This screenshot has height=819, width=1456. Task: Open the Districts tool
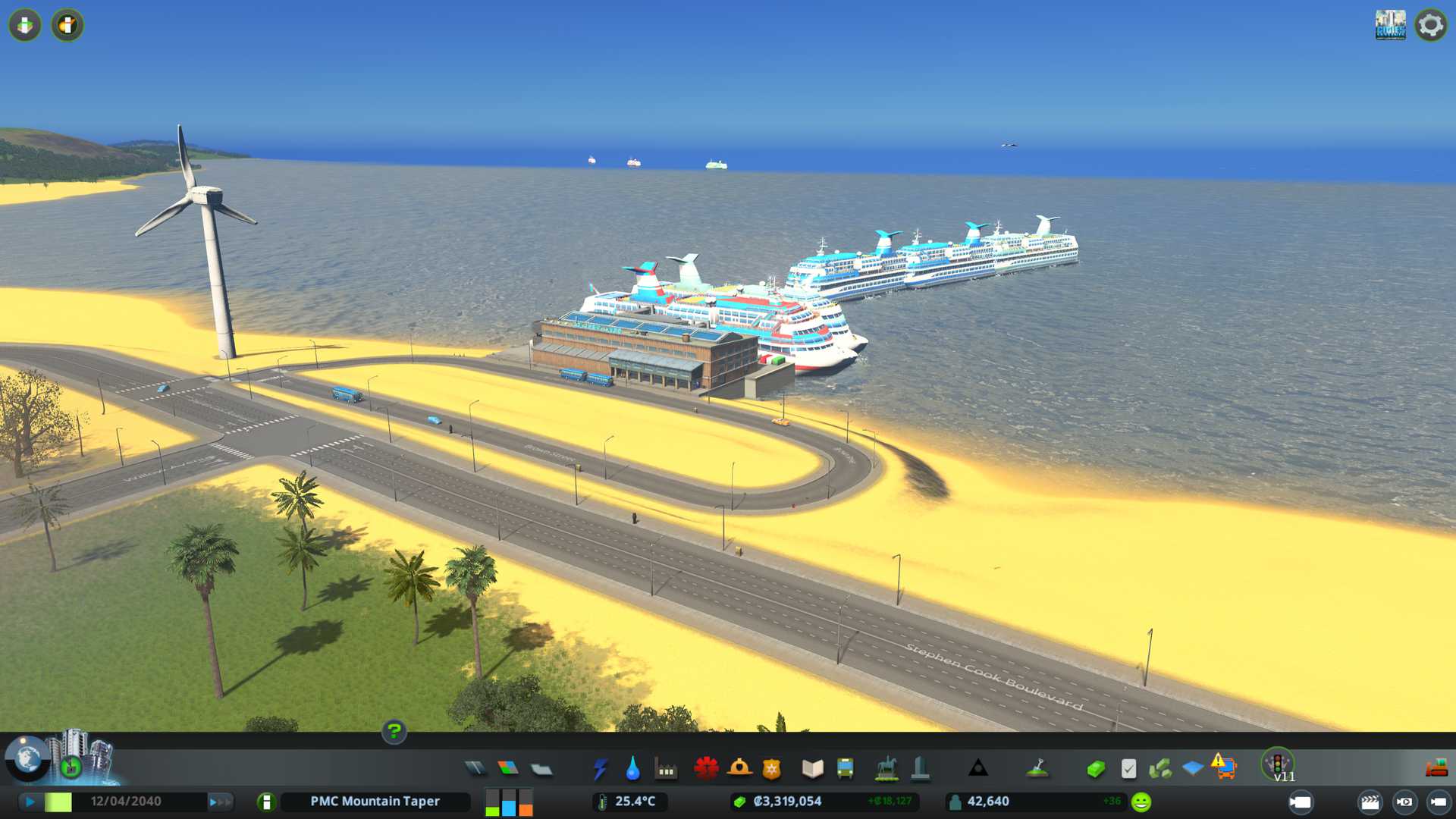[541, 770]
